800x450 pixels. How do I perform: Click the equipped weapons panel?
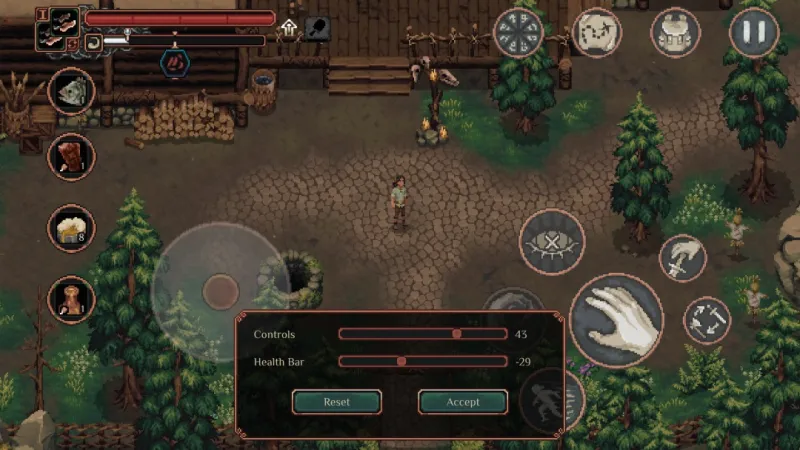pyautogui.click(x=58, y=29)
